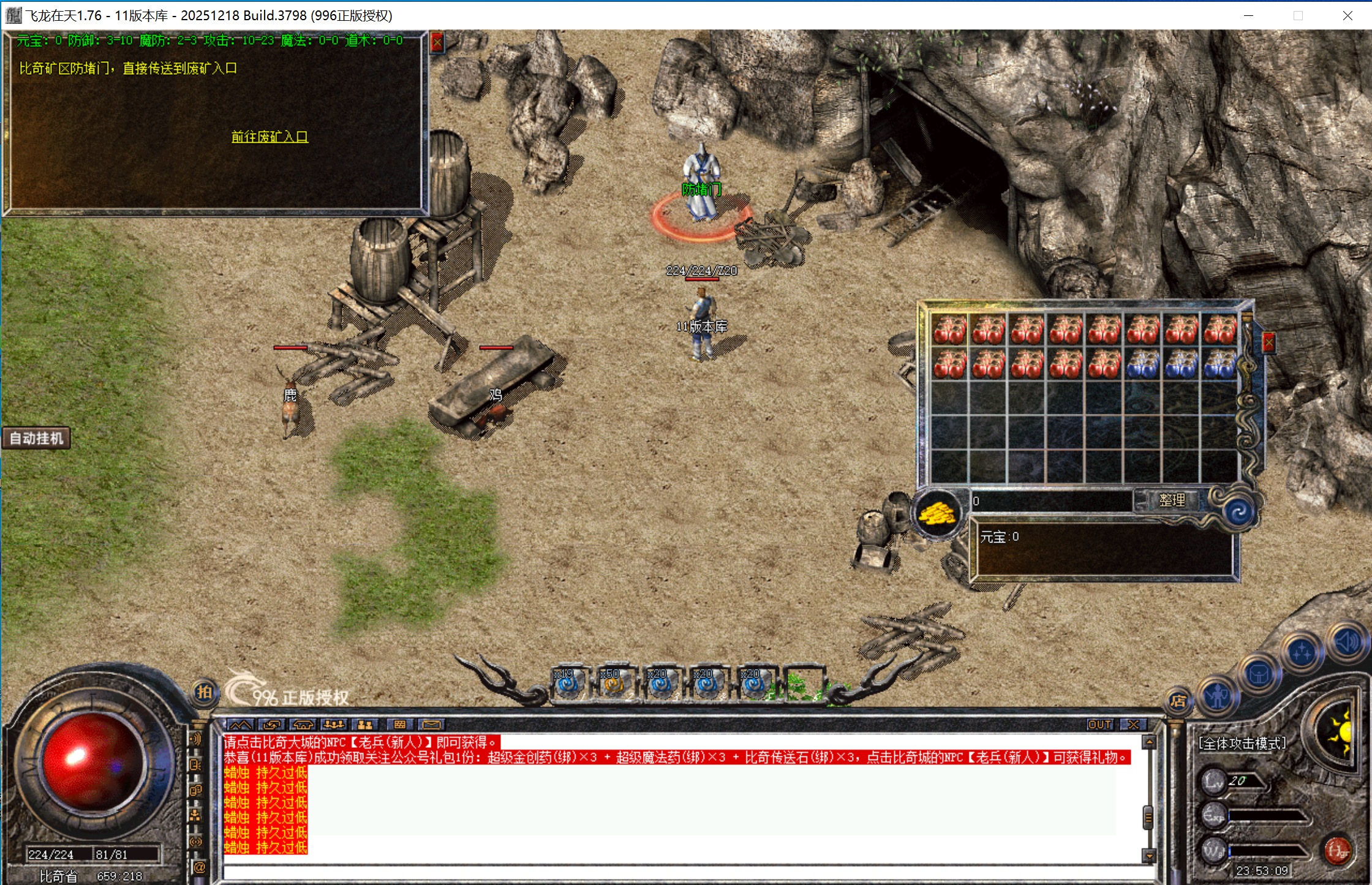The image size is (1372, 885).
Task: Open the backpack bag icon
Action: pyautogui.click(x=1259, y=675)
